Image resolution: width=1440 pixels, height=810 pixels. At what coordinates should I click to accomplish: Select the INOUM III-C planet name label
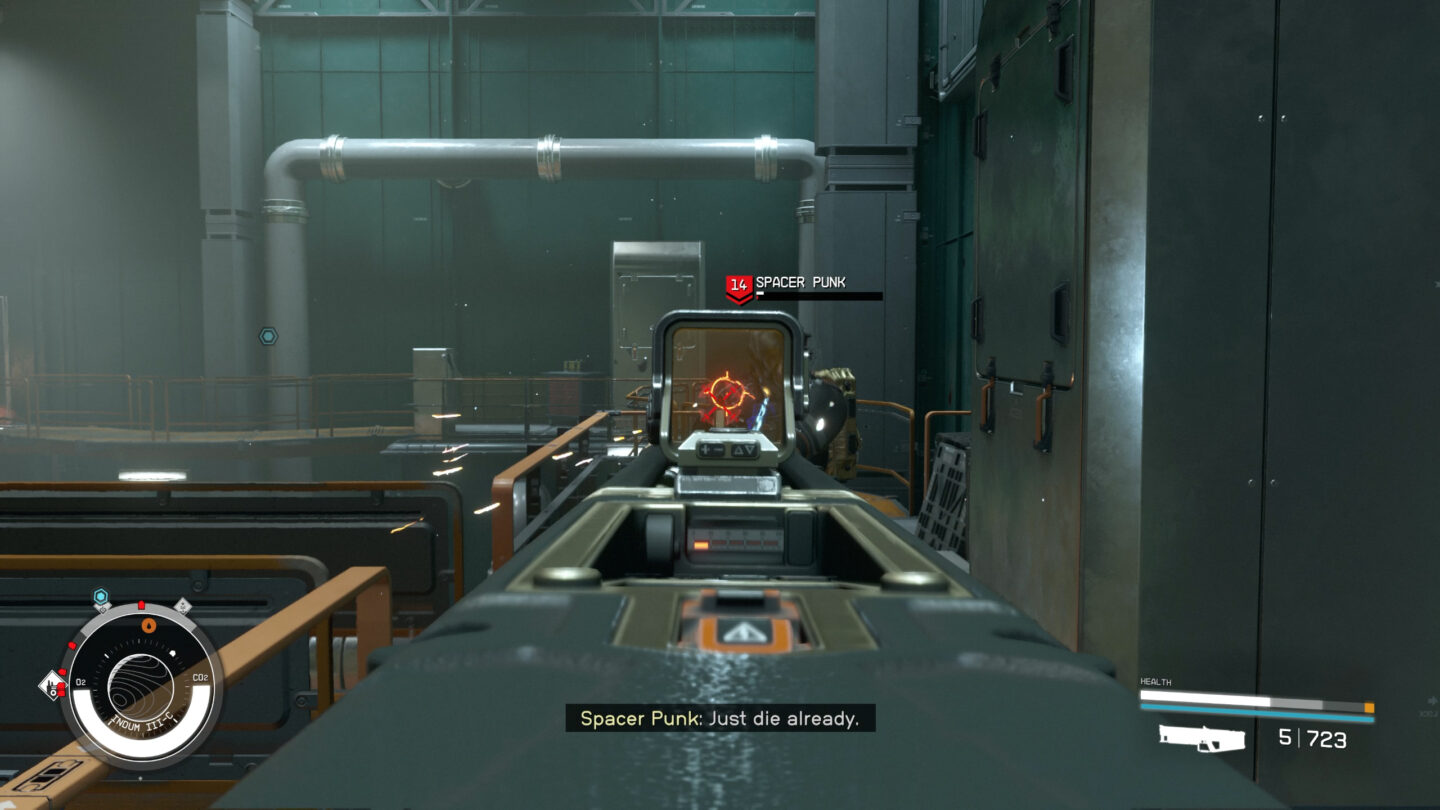(x=143, y=722)
